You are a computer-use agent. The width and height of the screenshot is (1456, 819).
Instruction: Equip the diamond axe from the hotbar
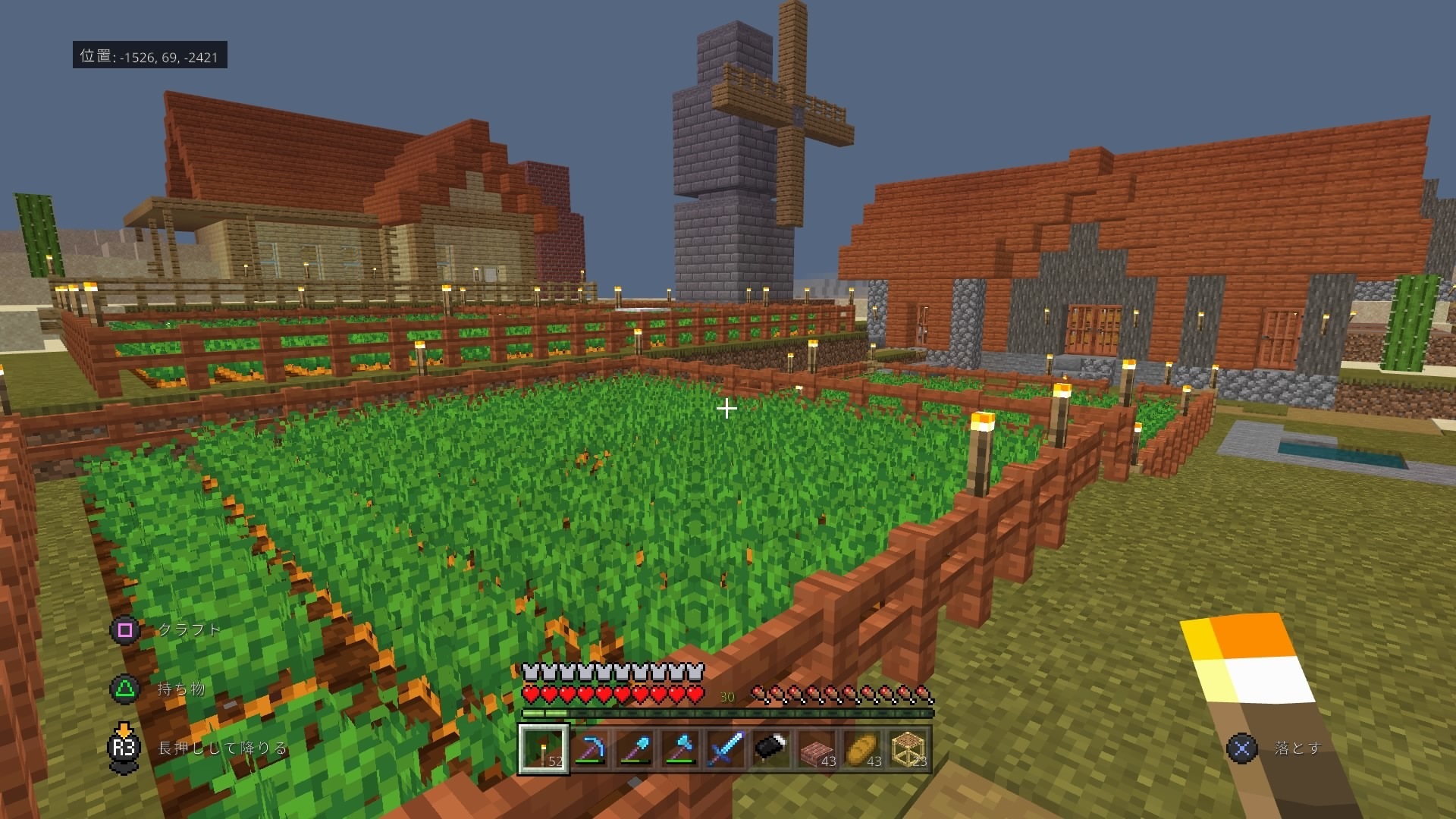680,748
